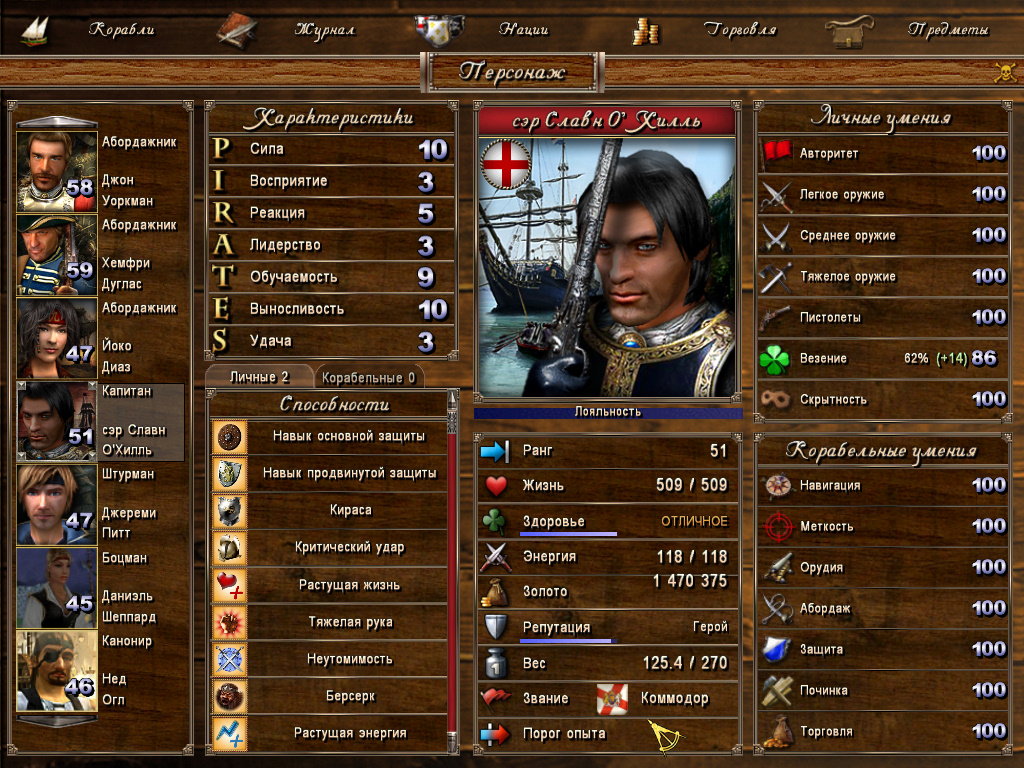This screenshot has height=768, width=1024.
Task: Select the Везение skill row
Action: [880, 358]
